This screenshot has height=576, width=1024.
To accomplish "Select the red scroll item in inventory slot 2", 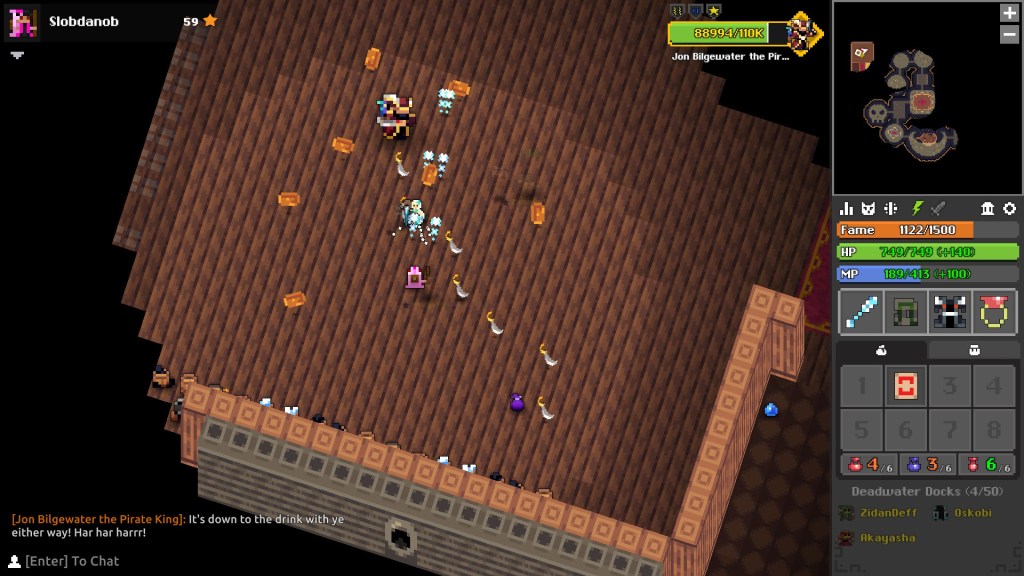I will (x=905, y=386).
